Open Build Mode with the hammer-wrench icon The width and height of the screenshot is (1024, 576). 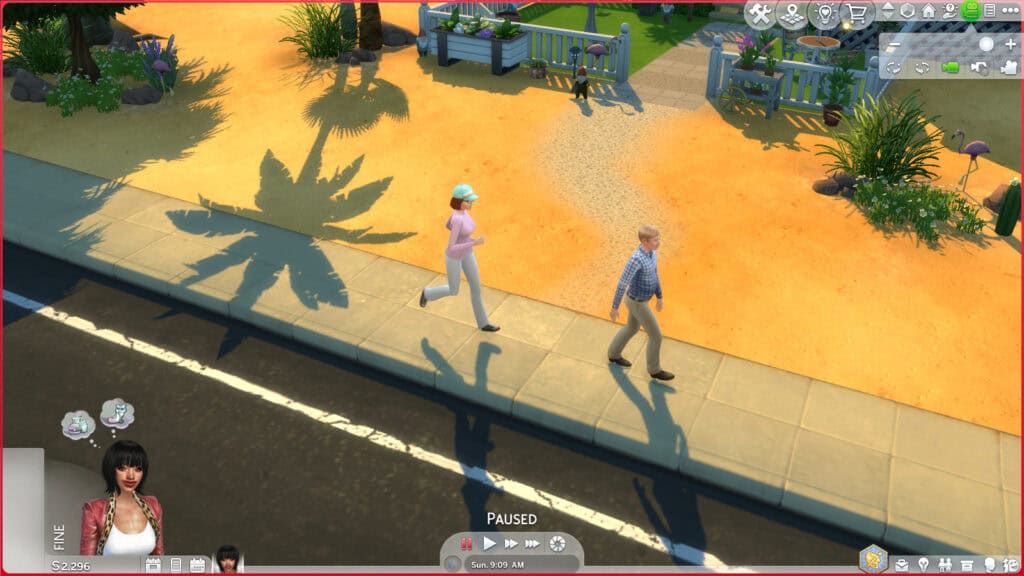pyautogui.click(x=760, y=13)
